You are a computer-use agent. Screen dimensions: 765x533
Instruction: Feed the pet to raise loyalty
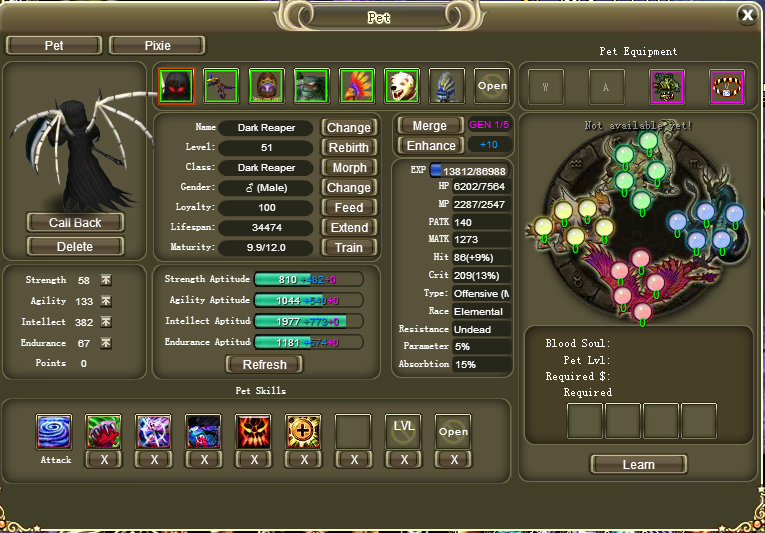click(x=348, y=207)
